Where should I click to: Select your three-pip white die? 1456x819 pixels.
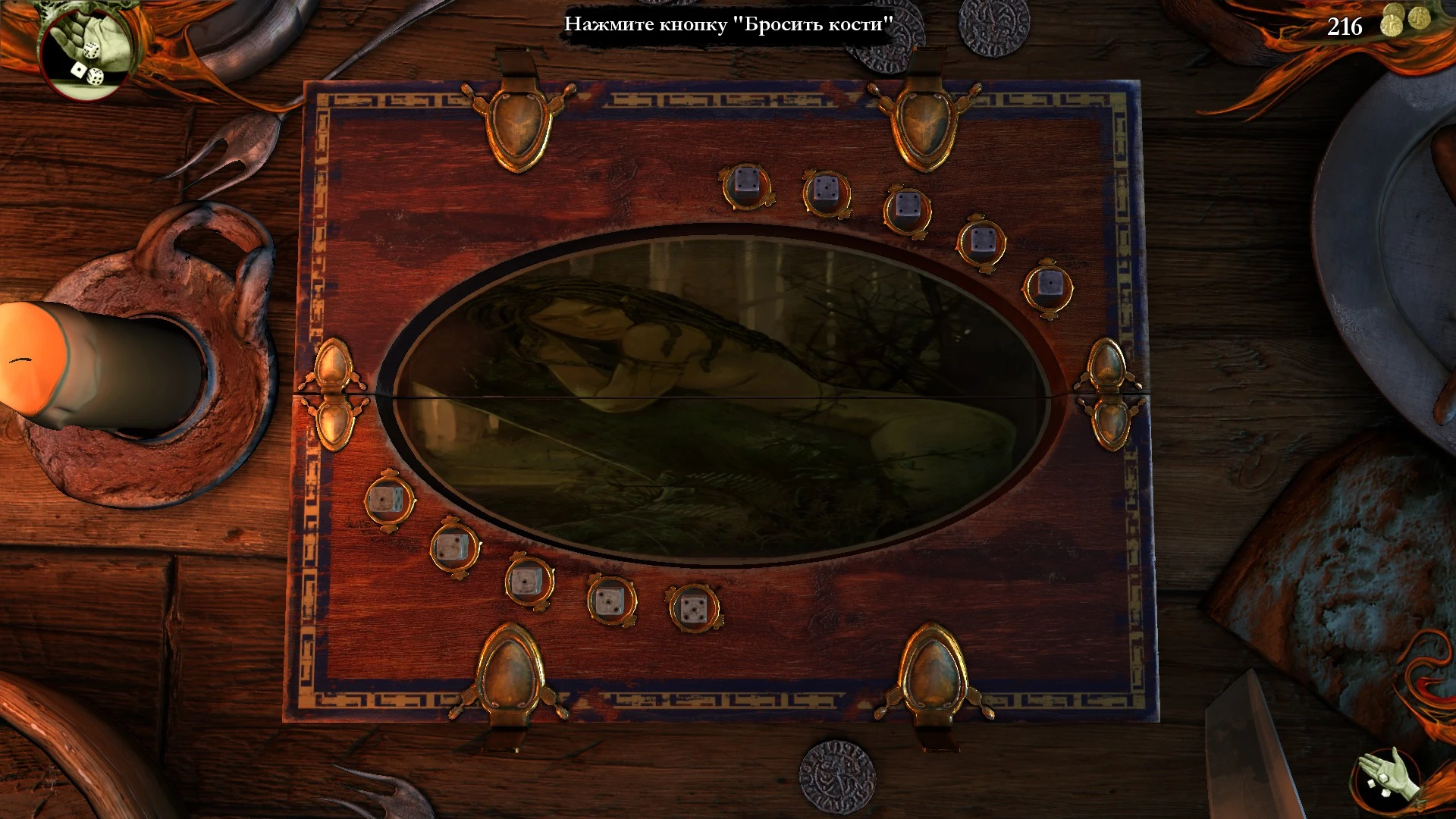[610, 599]
